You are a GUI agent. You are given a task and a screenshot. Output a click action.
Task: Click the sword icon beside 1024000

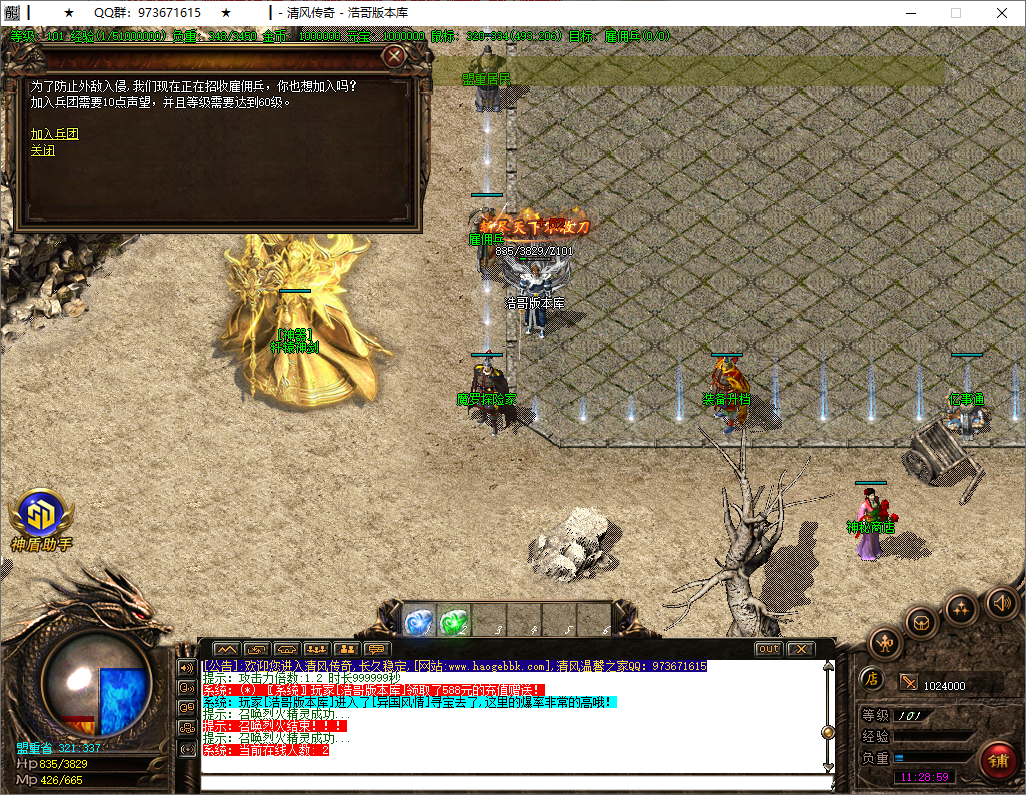point(909,682)
